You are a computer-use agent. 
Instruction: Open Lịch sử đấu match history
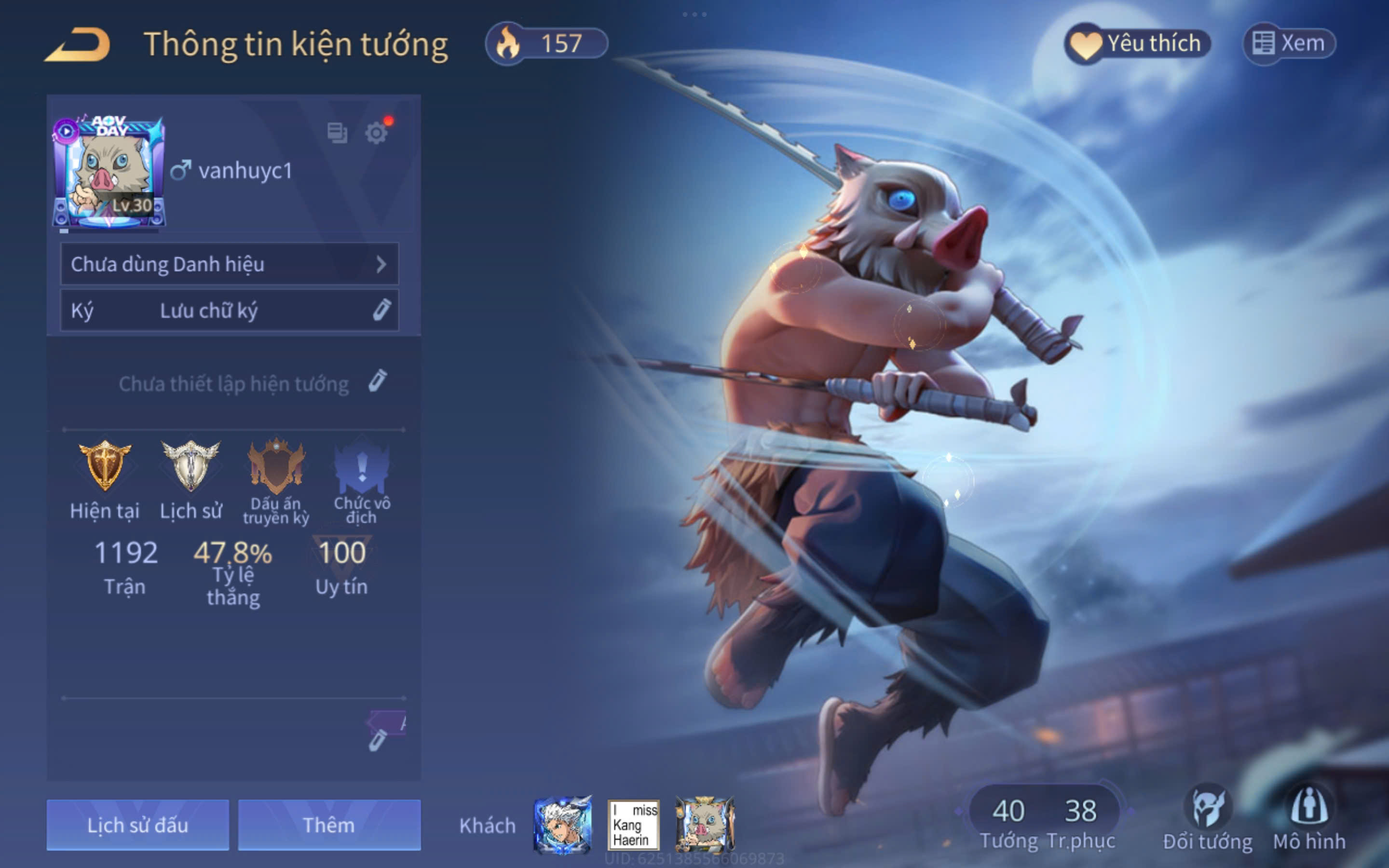click(x=138, y=825)
